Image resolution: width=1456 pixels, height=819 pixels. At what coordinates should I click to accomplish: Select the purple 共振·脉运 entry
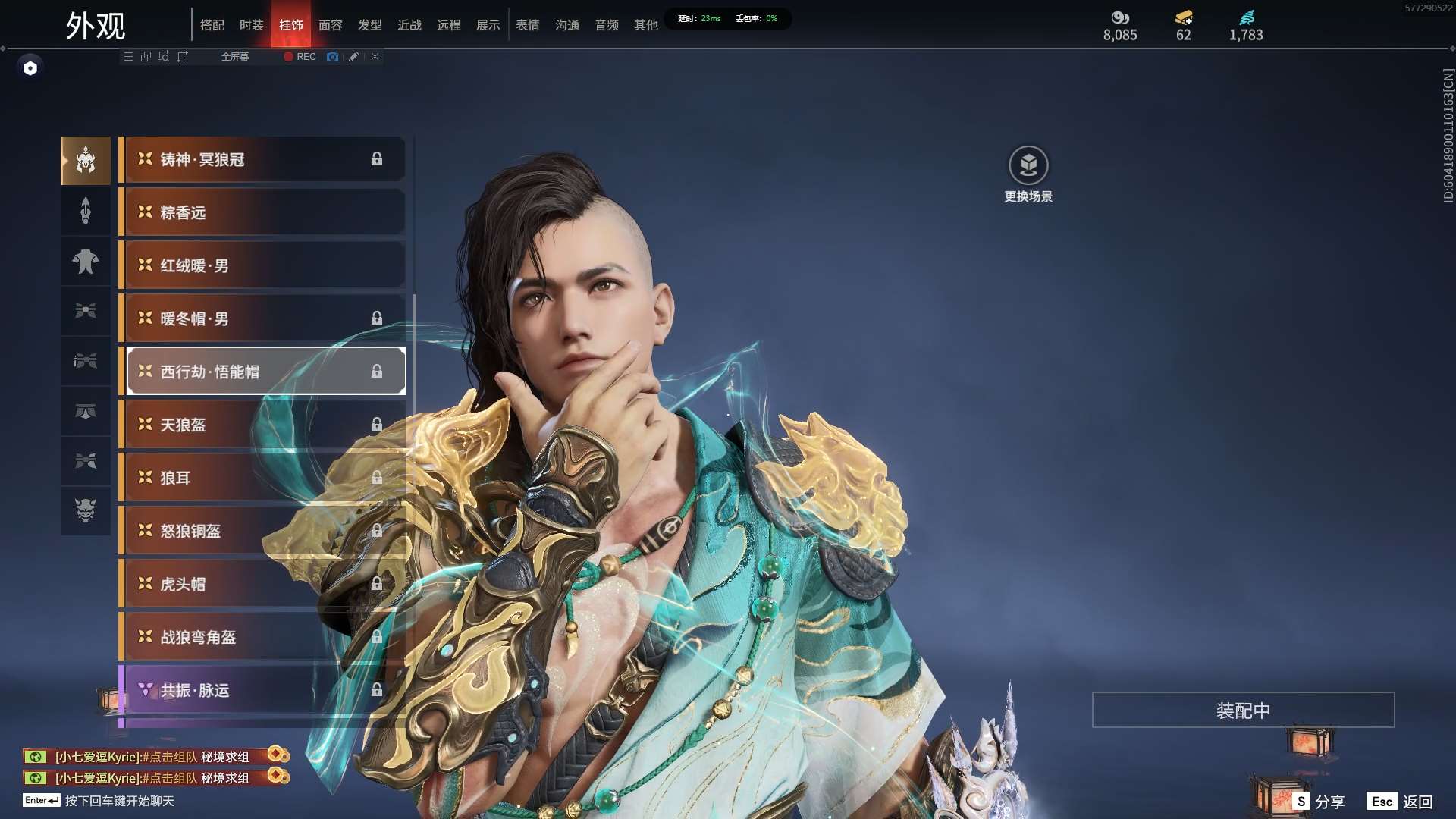point(262,690)
